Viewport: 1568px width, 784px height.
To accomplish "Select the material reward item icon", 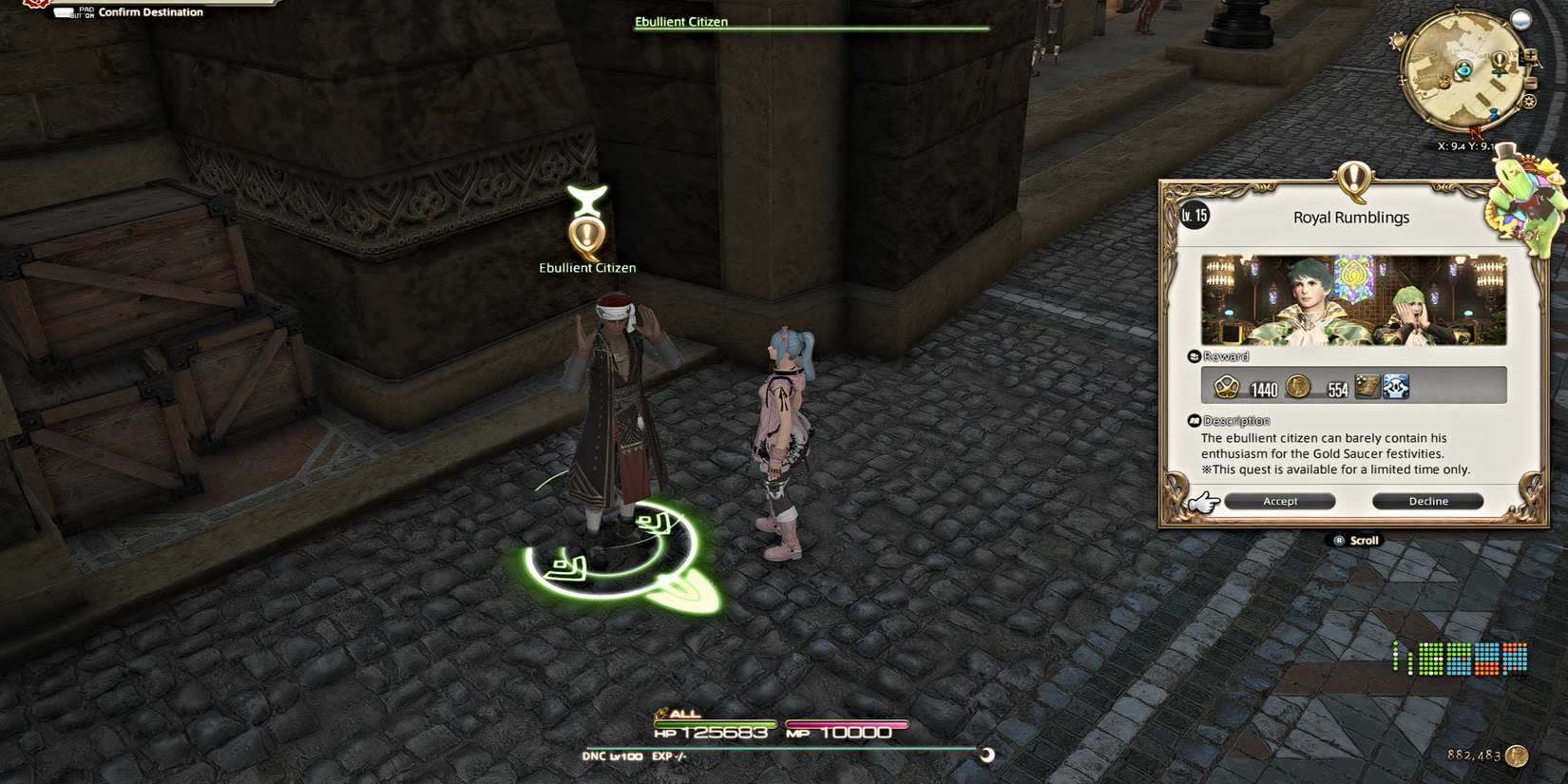I will [1367, 386].
